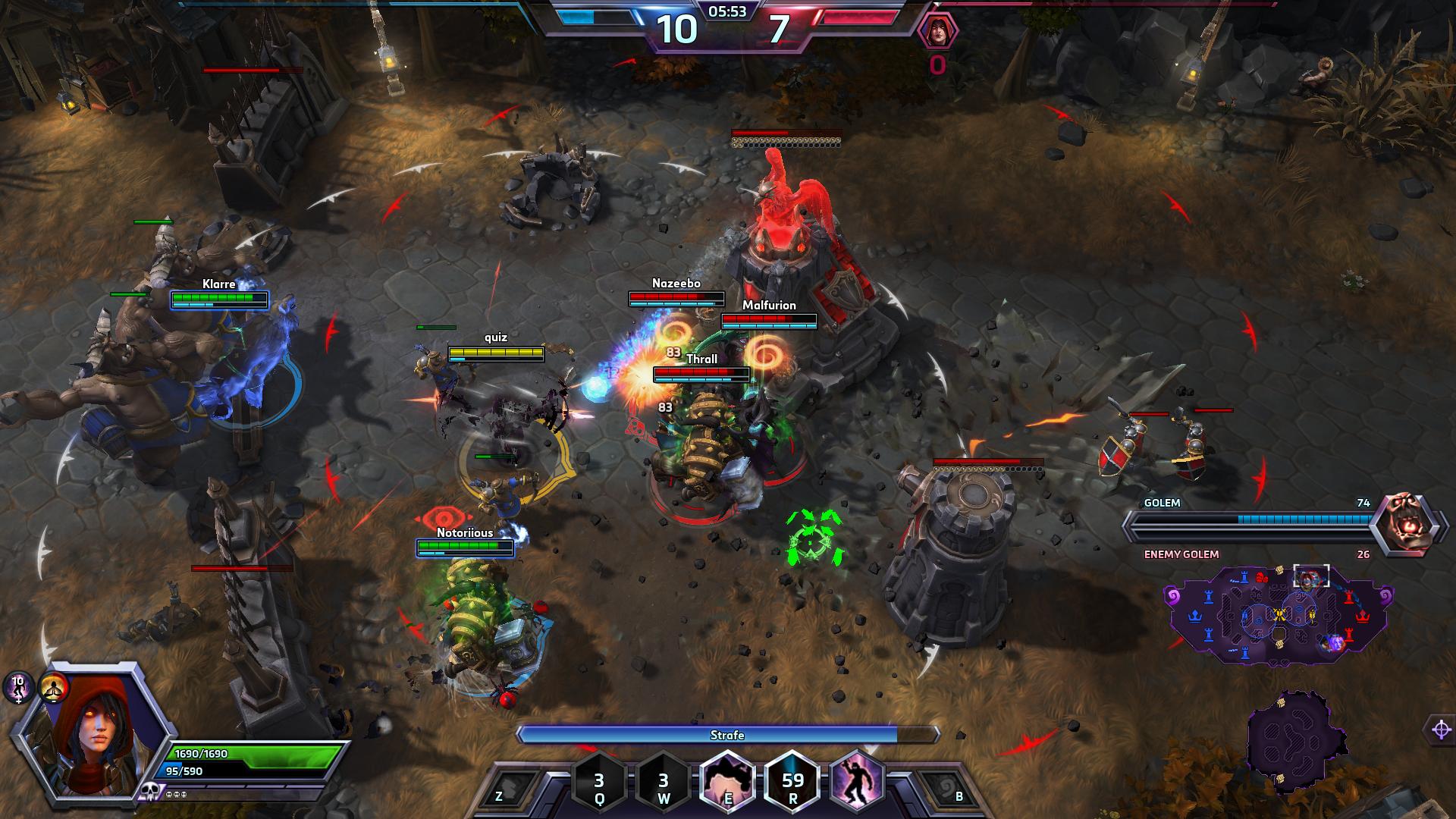Image resolution: width=1456 pixels, height=819 pixels.
Task: Use the trait ability with the silhouette figure
Action: tap(858, 781)
